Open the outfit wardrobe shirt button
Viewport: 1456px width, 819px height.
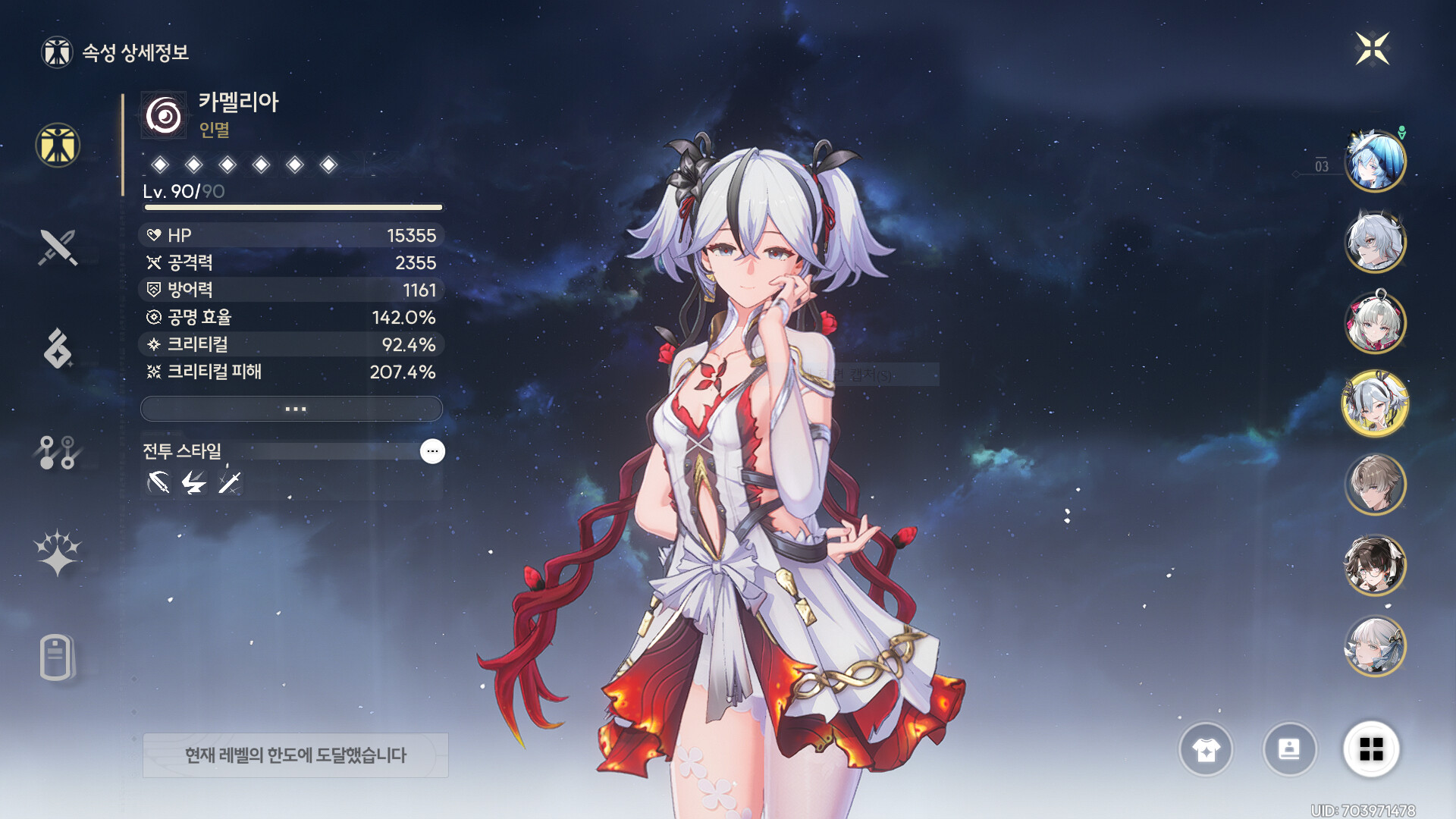(x=1206, y=750)
